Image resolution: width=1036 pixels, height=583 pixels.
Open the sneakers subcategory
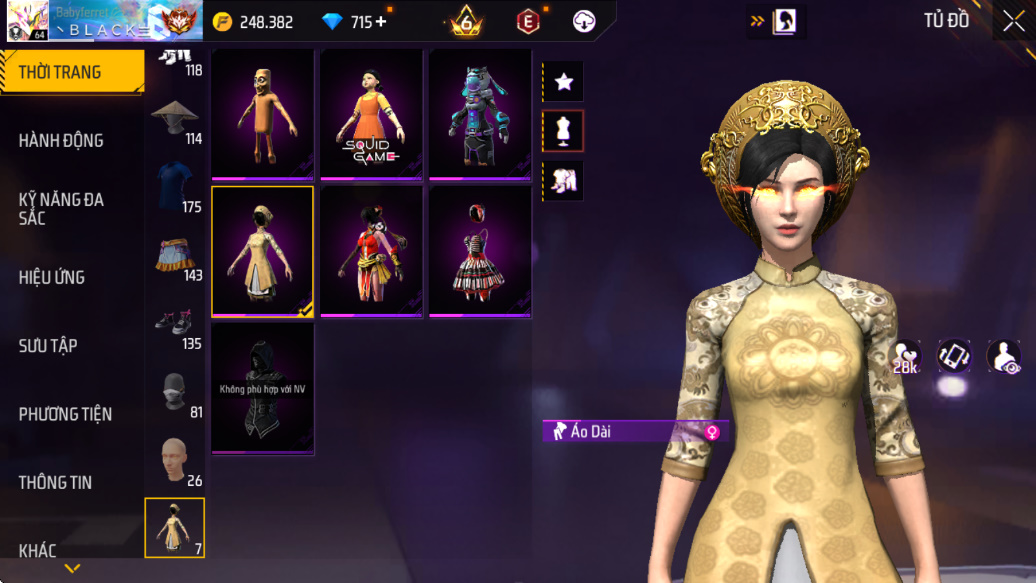click(175, 324)
